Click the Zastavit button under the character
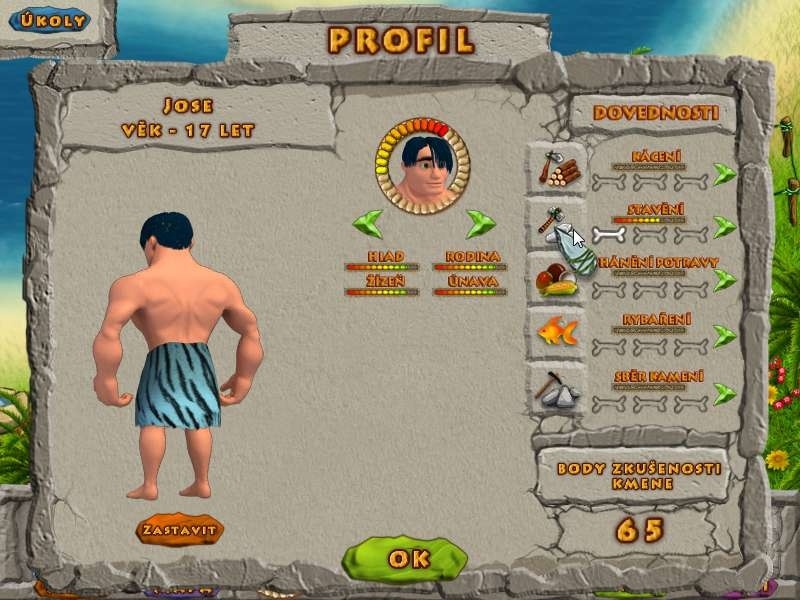Screen dimensions: 800x600 point(180,529)
